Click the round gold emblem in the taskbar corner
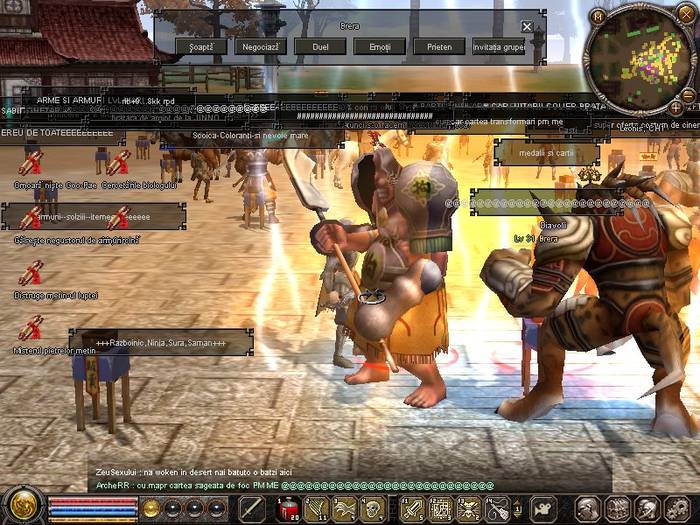 (22, 505)
